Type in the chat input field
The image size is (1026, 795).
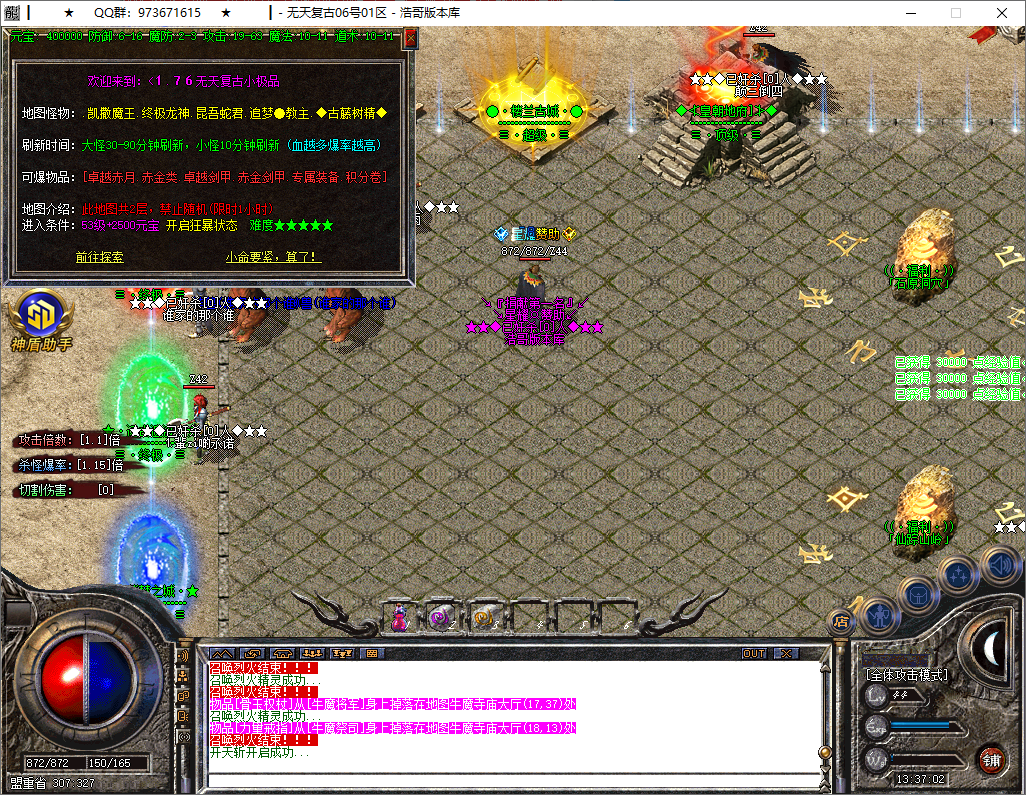click(x=510, y=781)
